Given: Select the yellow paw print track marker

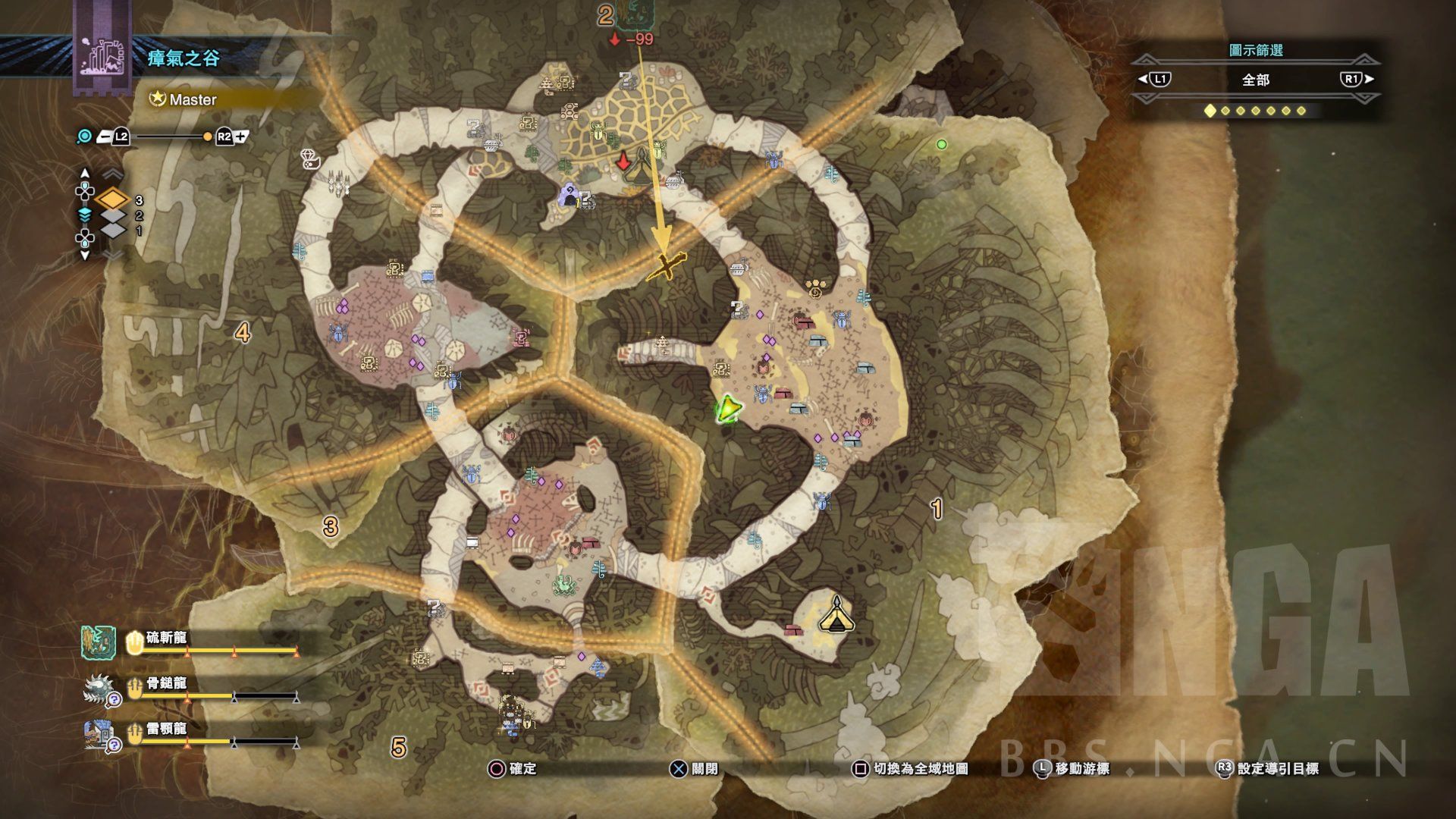Looking at the screenshot, I should click(816, 289).
